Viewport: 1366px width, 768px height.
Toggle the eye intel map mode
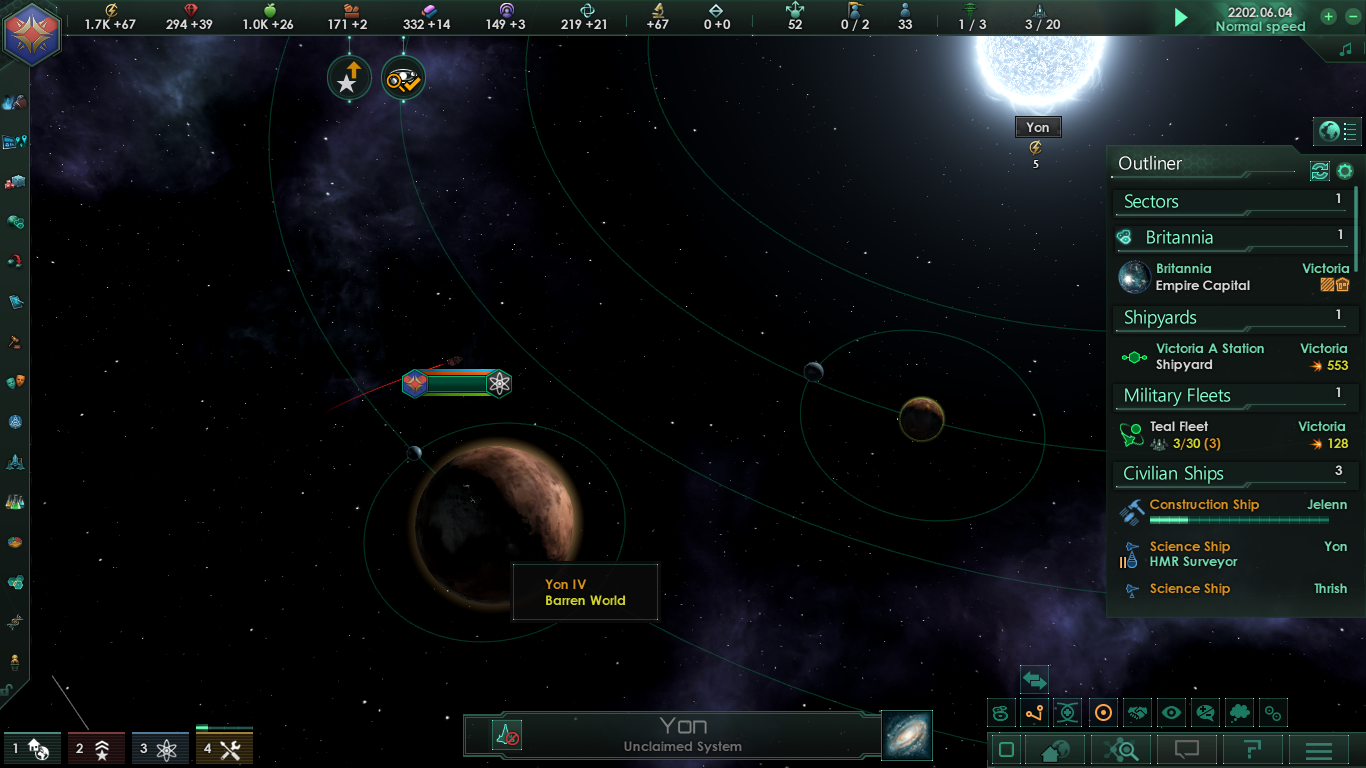(1170, 713)
